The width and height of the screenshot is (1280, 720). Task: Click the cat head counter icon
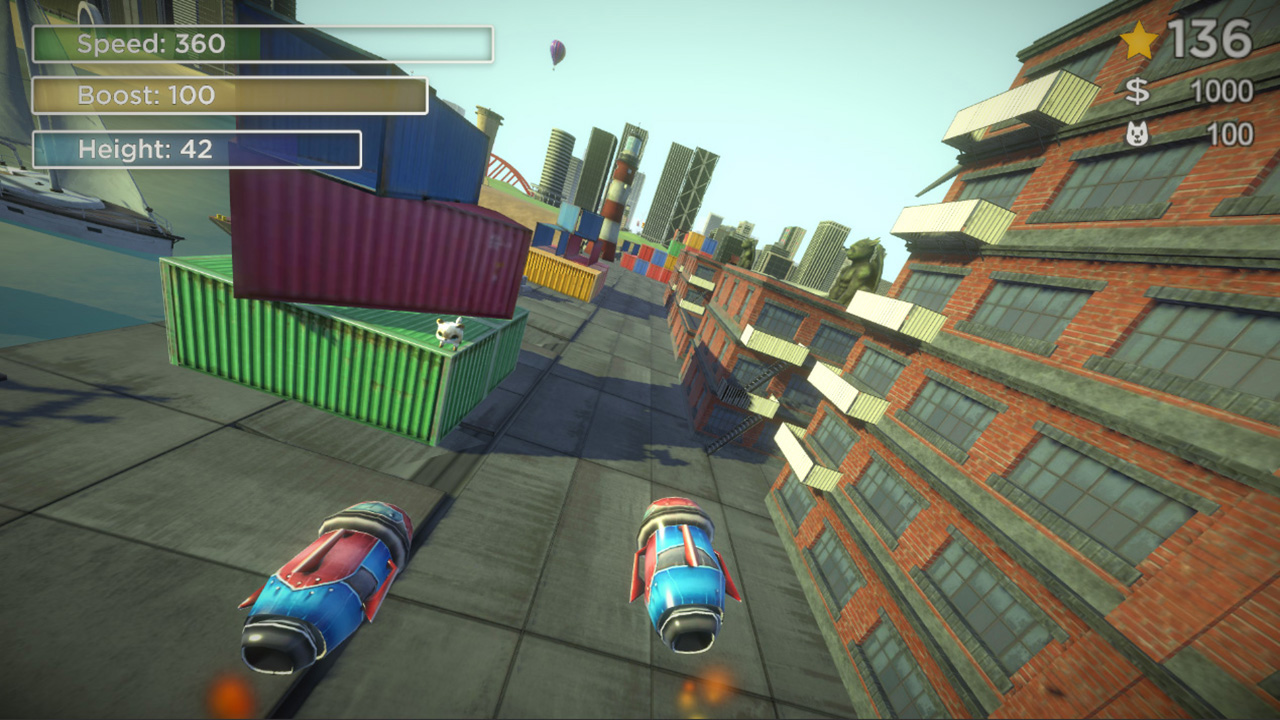pyautogui.click(x=1139, y=131)
